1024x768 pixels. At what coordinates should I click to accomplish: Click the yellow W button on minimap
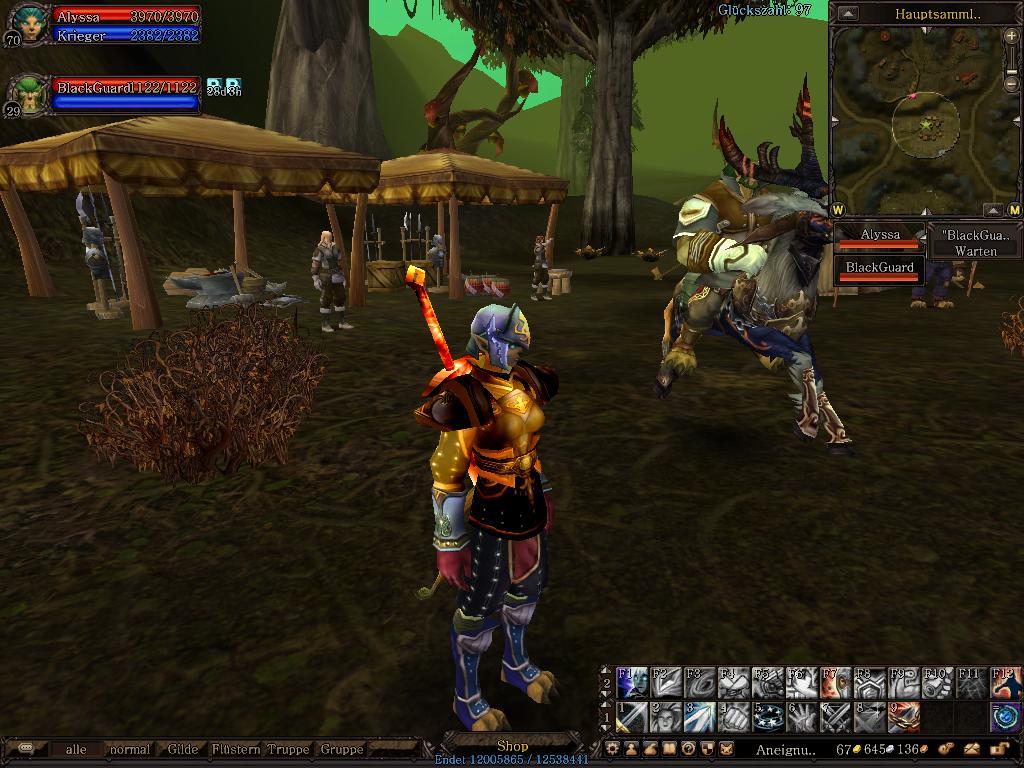tap(837, 210)
